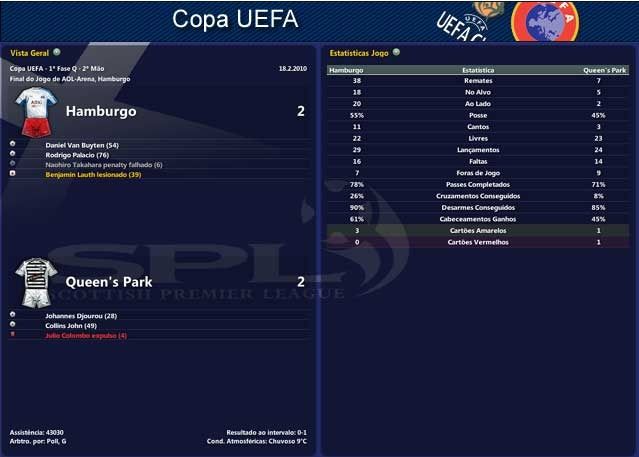Open injured player Benjamin Lauth

point(94,175)
